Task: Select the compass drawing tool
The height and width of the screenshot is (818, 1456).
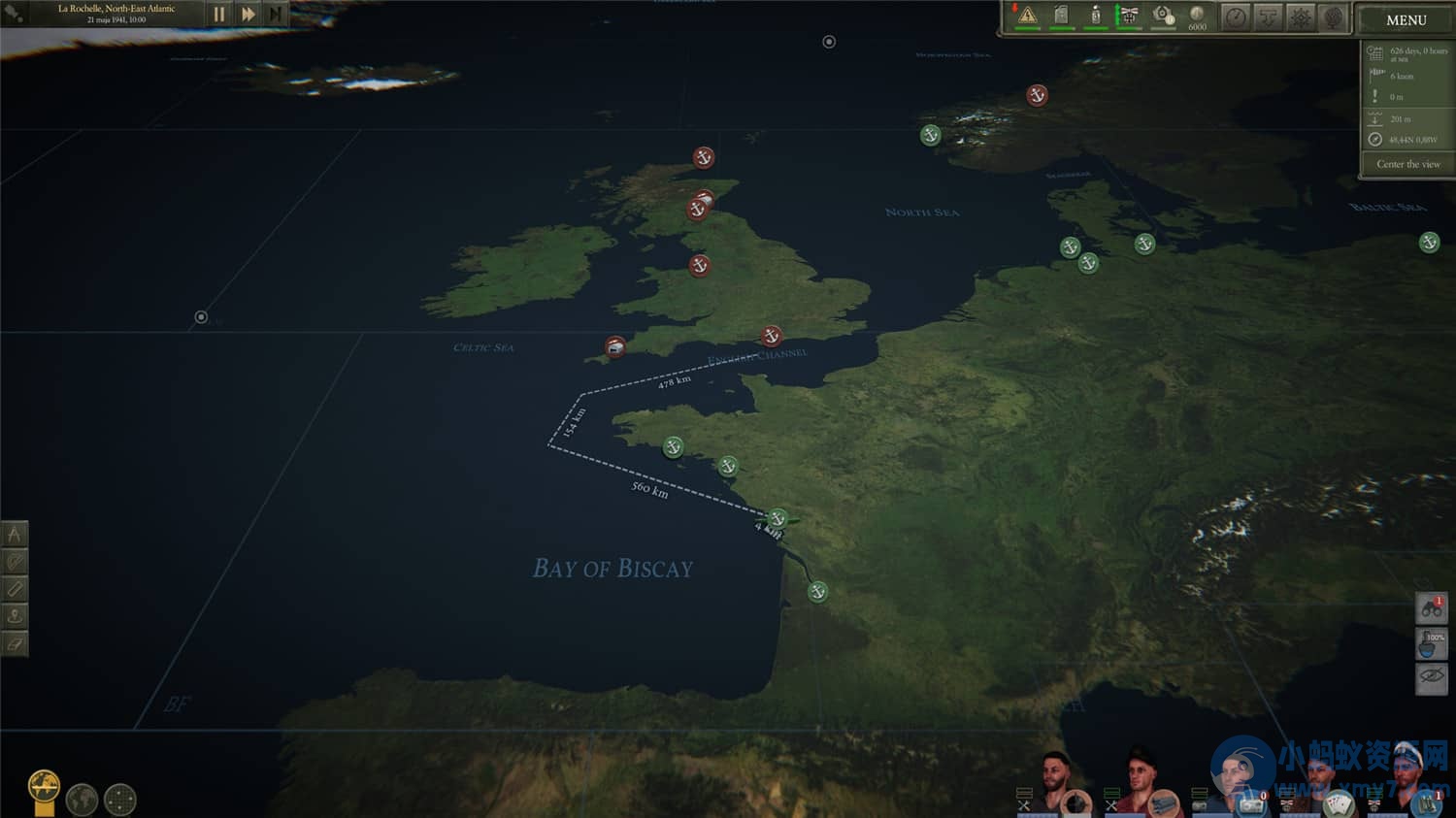Action: 14,534
